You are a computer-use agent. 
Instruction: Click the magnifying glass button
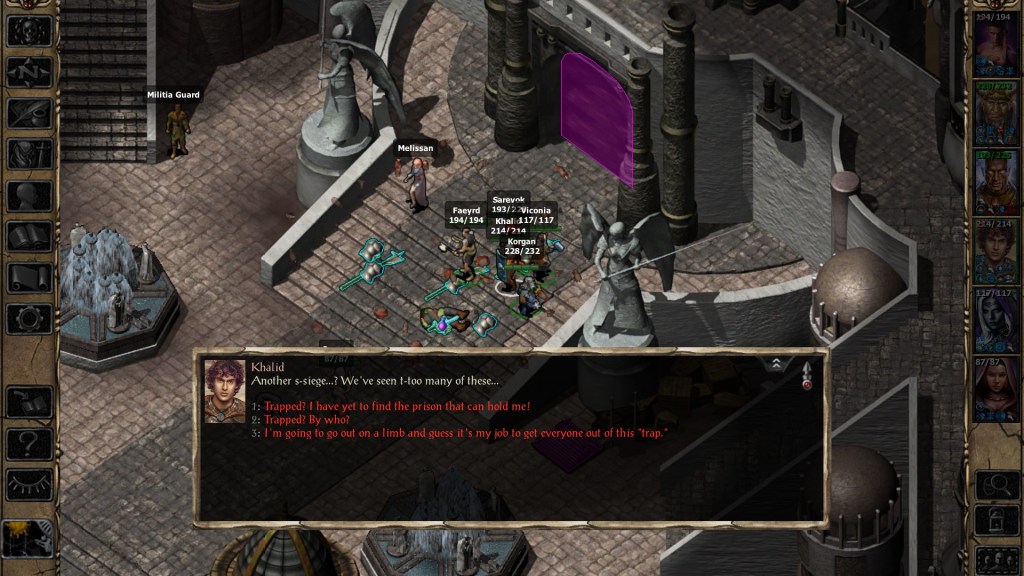[996, 484]
